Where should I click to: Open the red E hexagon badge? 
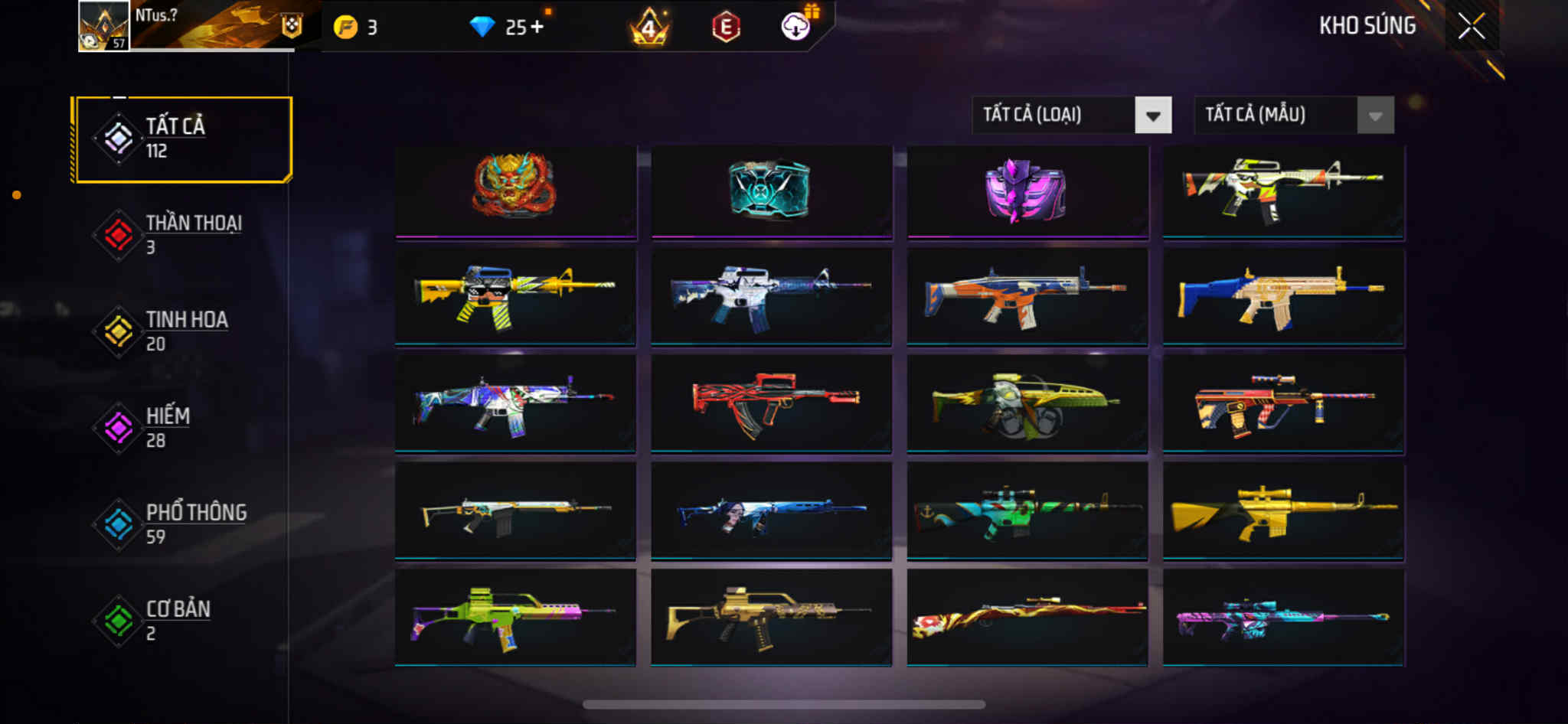pyautogui.click(x=725, y=28)
